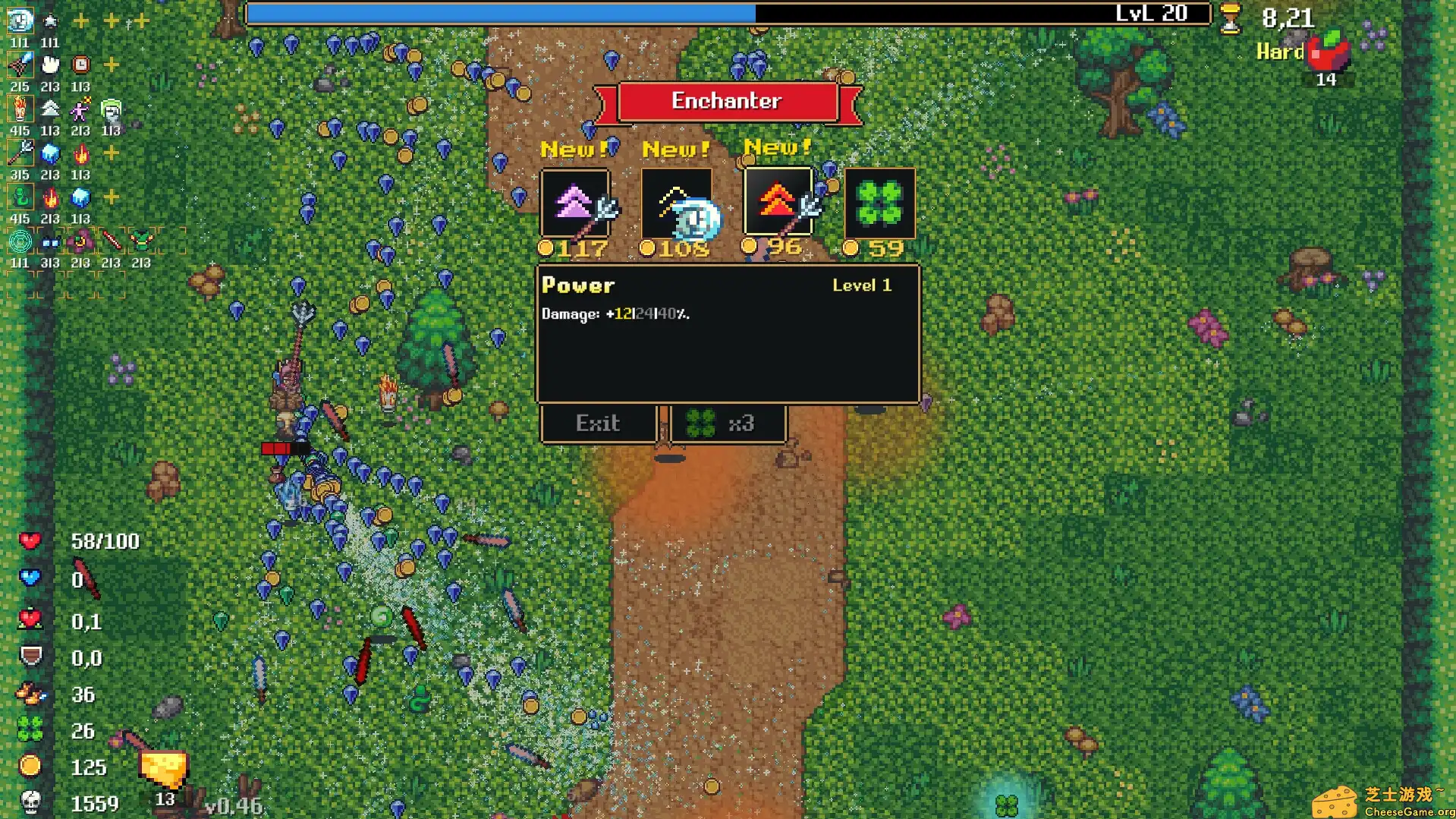Click the white hand icon in the top-left grid
The image size is (1456, 819).
50,66
